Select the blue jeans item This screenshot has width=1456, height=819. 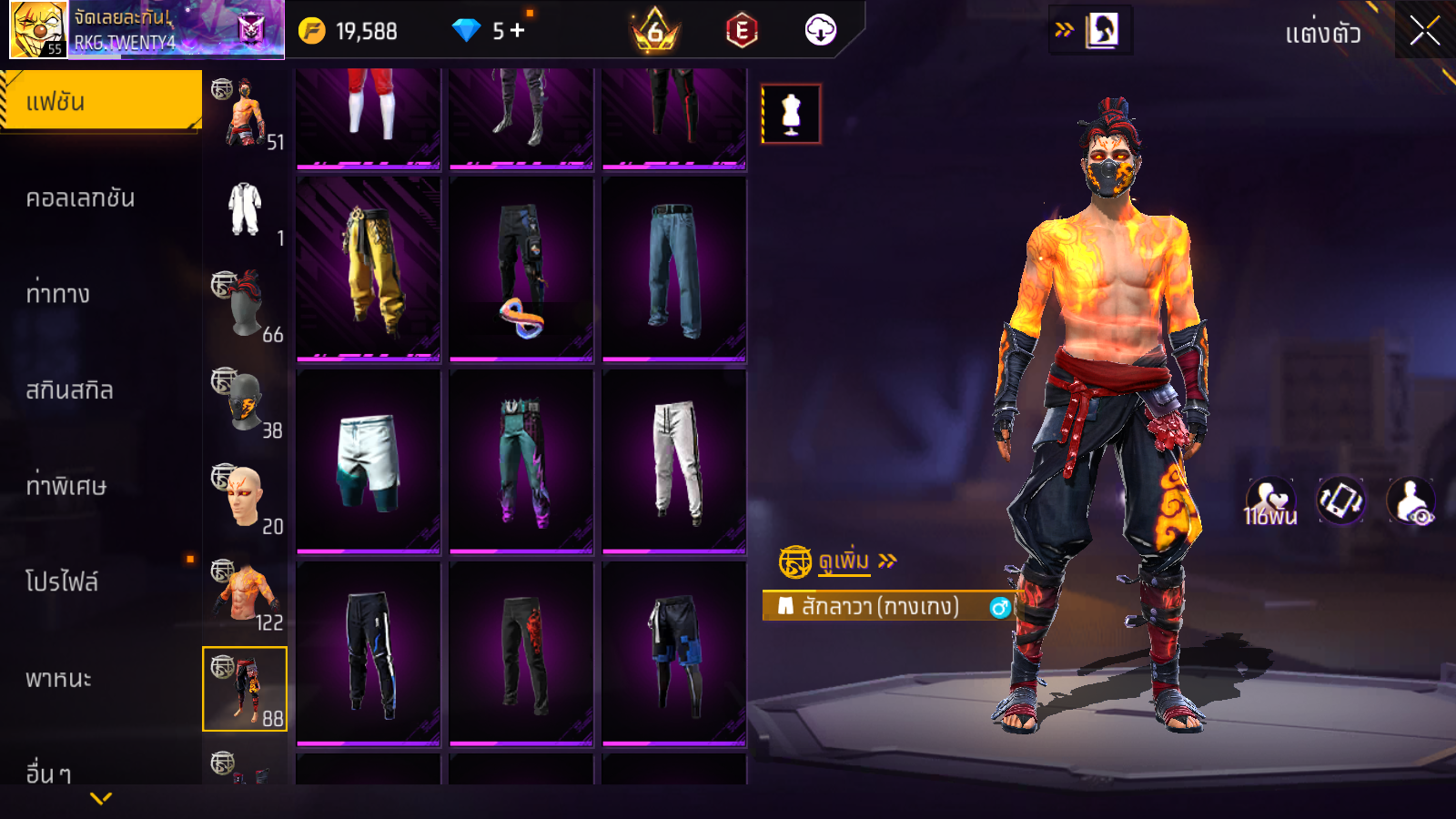click(674, 268)
